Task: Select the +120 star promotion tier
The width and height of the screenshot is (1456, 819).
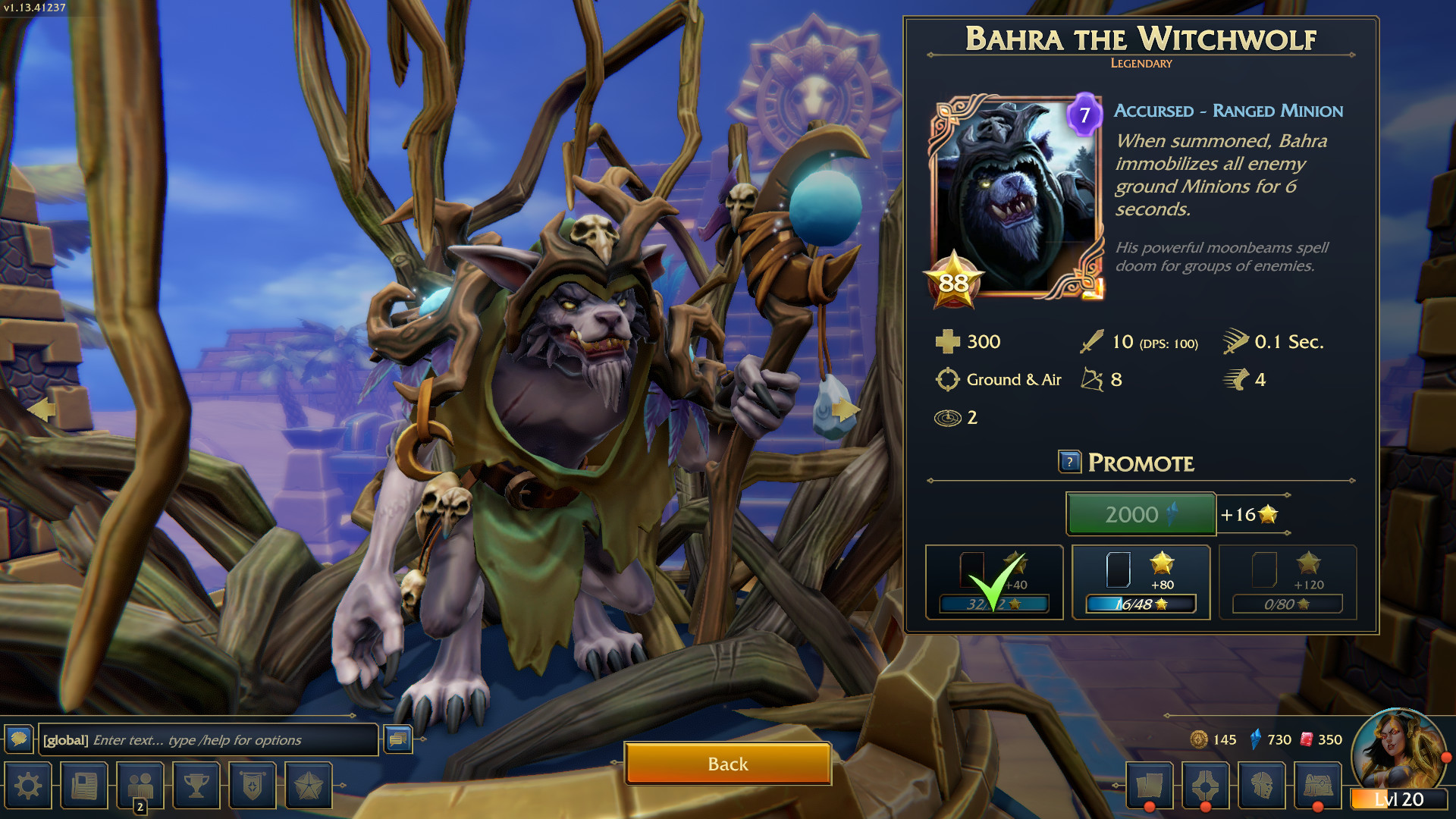Action: click(x=1288, y=582)
